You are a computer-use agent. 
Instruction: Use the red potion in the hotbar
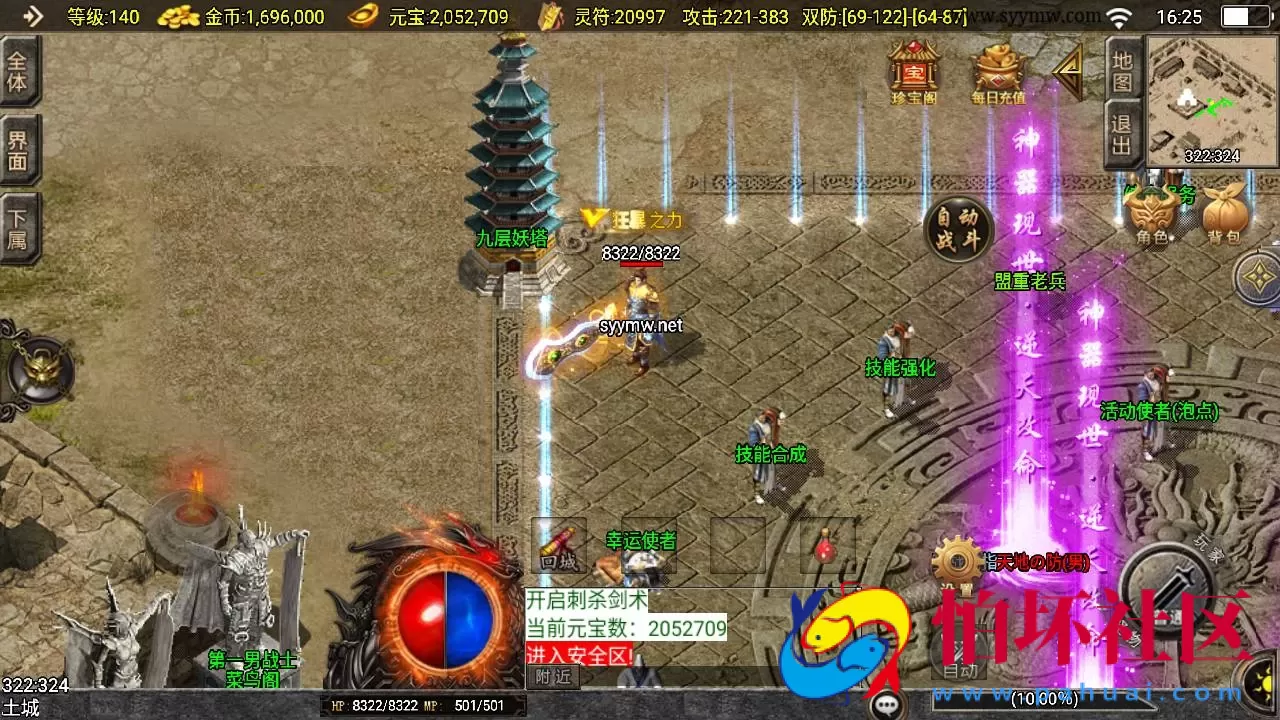pyautogui.click(x=826, y=547)
